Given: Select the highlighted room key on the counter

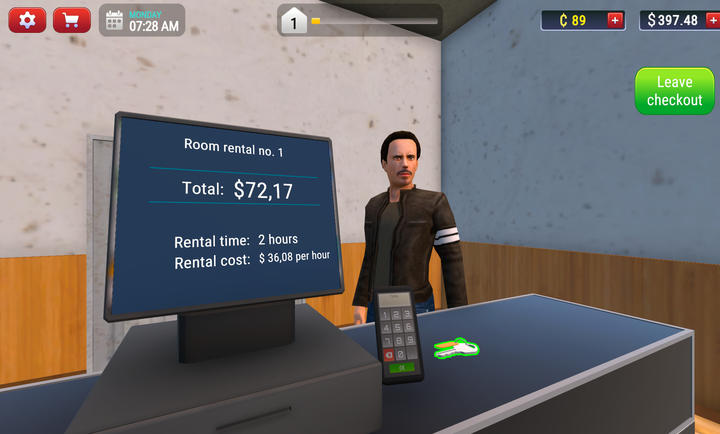Looking at the screenshot, I should (x=457, y=347).
